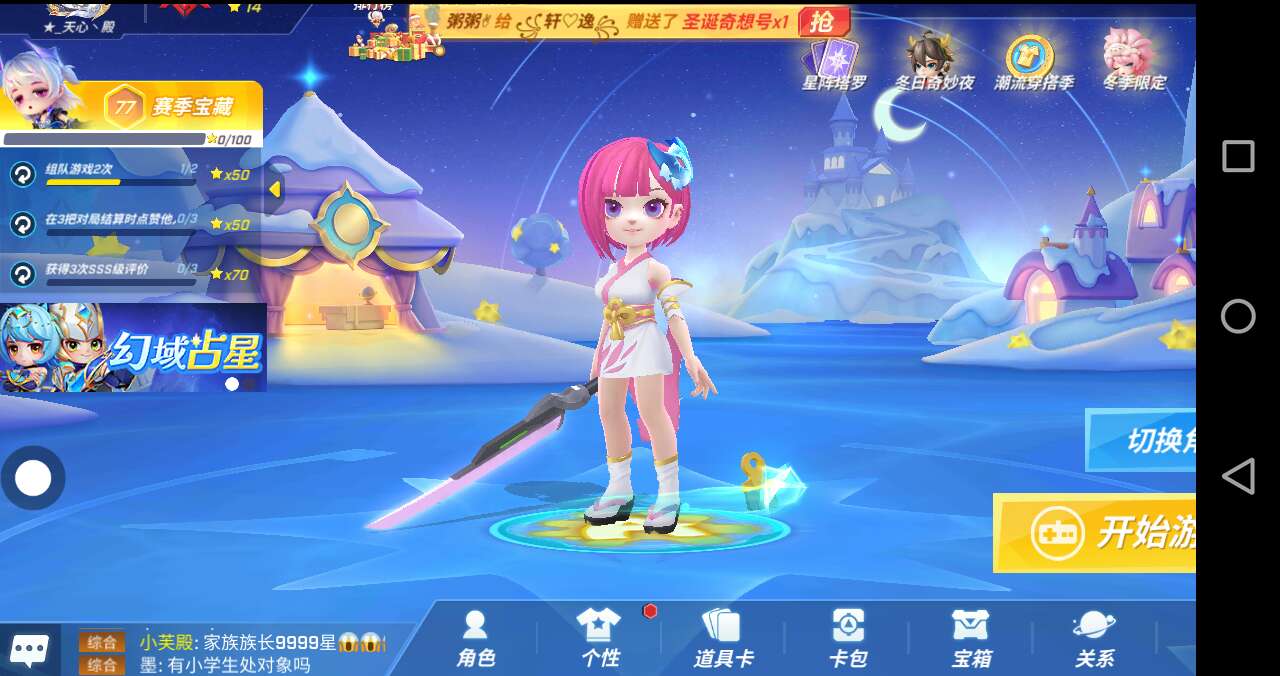Grab the gift with the red 抢 button
1280x676 pixels.
pos(825,22)
